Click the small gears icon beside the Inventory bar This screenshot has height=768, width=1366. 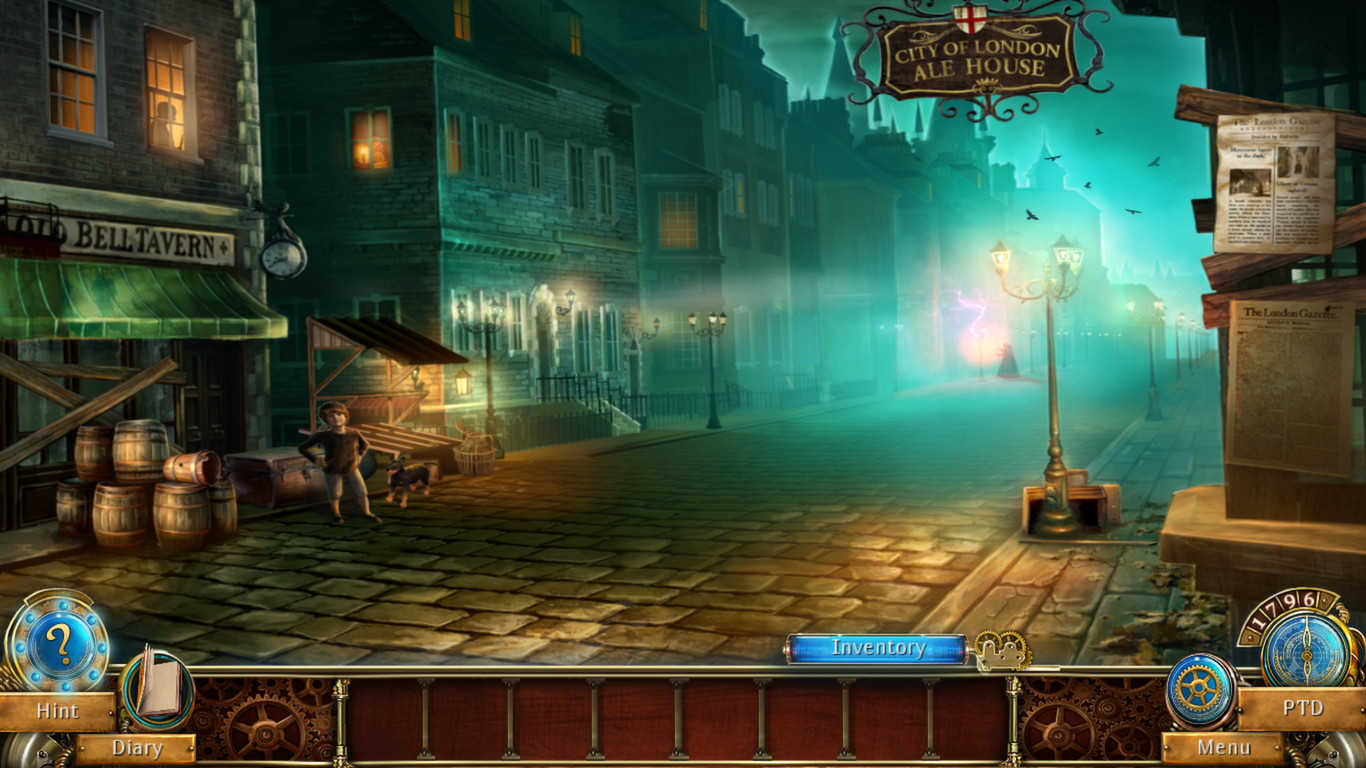[1003, 649]
